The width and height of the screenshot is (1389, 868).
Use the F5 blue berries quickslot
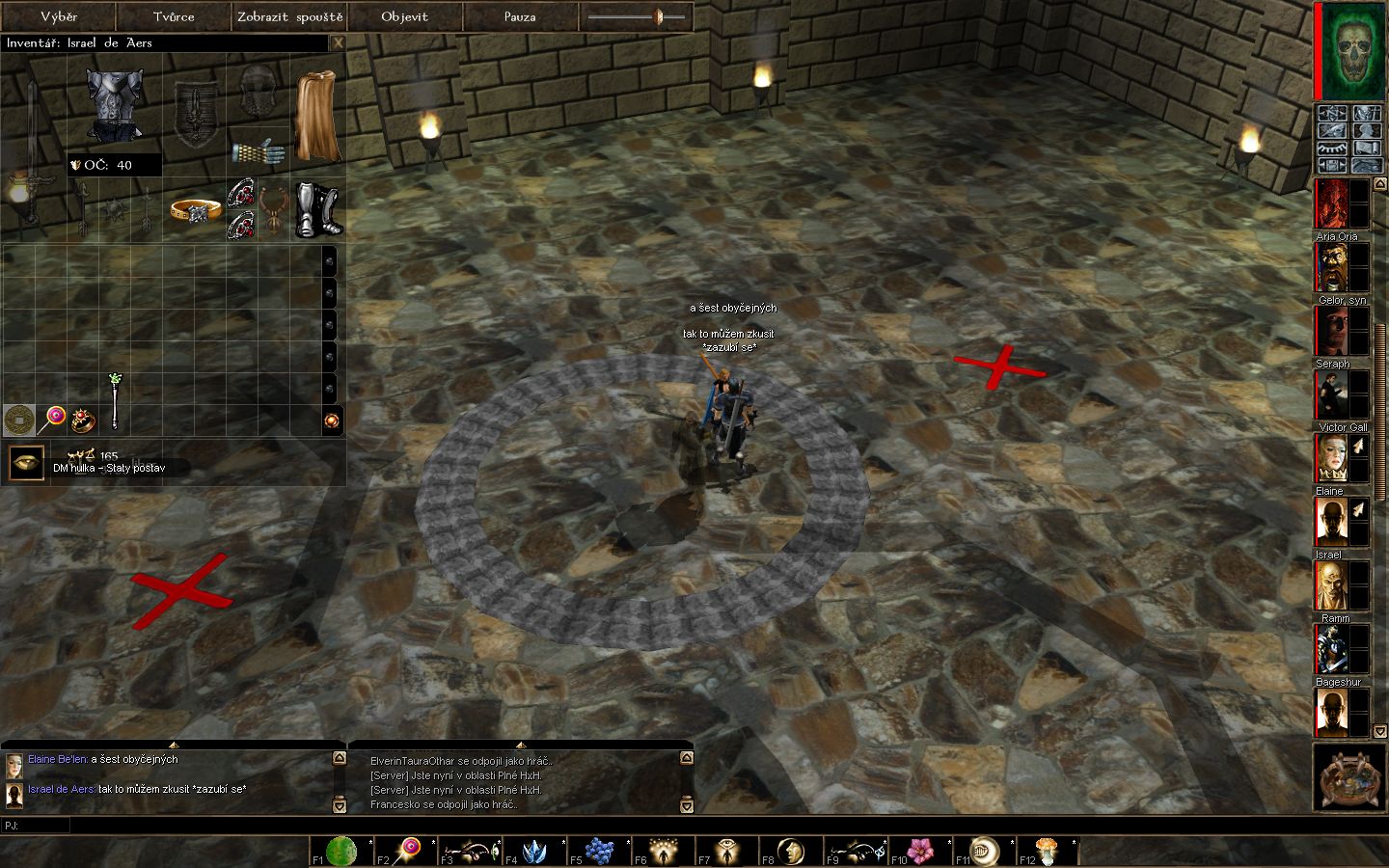[x=600, y=851]
